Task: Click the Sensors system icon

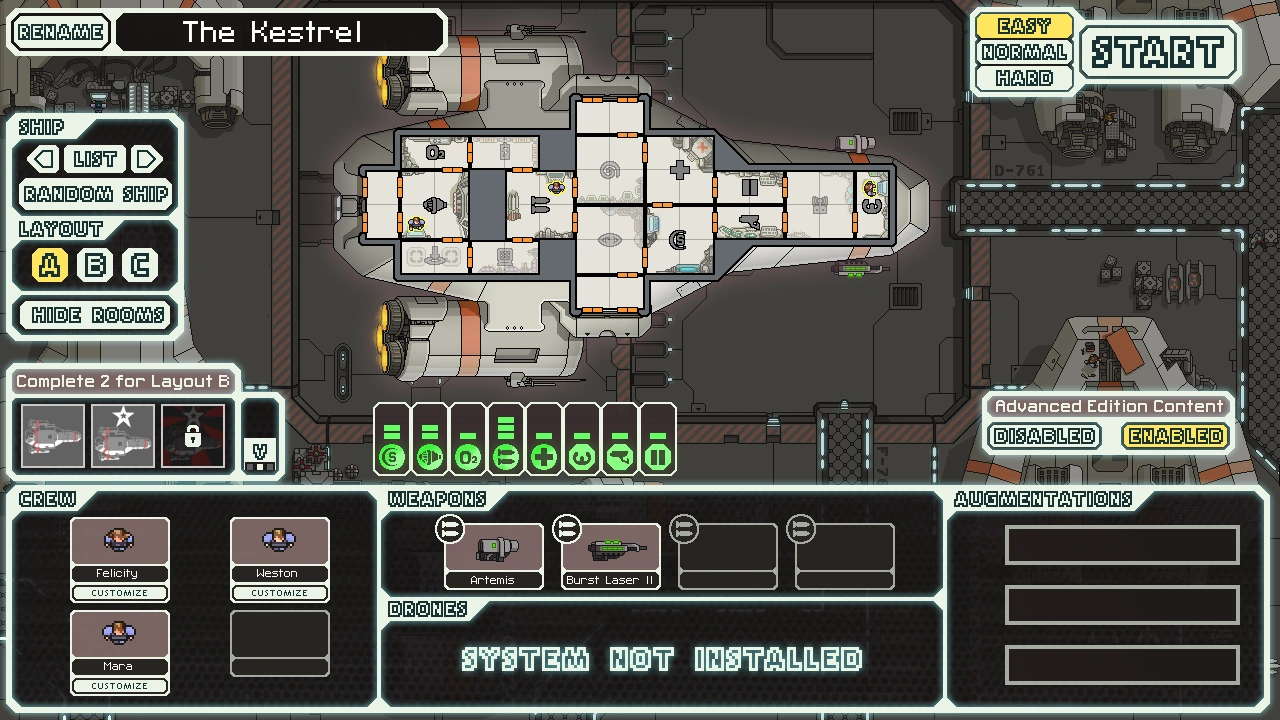Action: coord(619,455)
